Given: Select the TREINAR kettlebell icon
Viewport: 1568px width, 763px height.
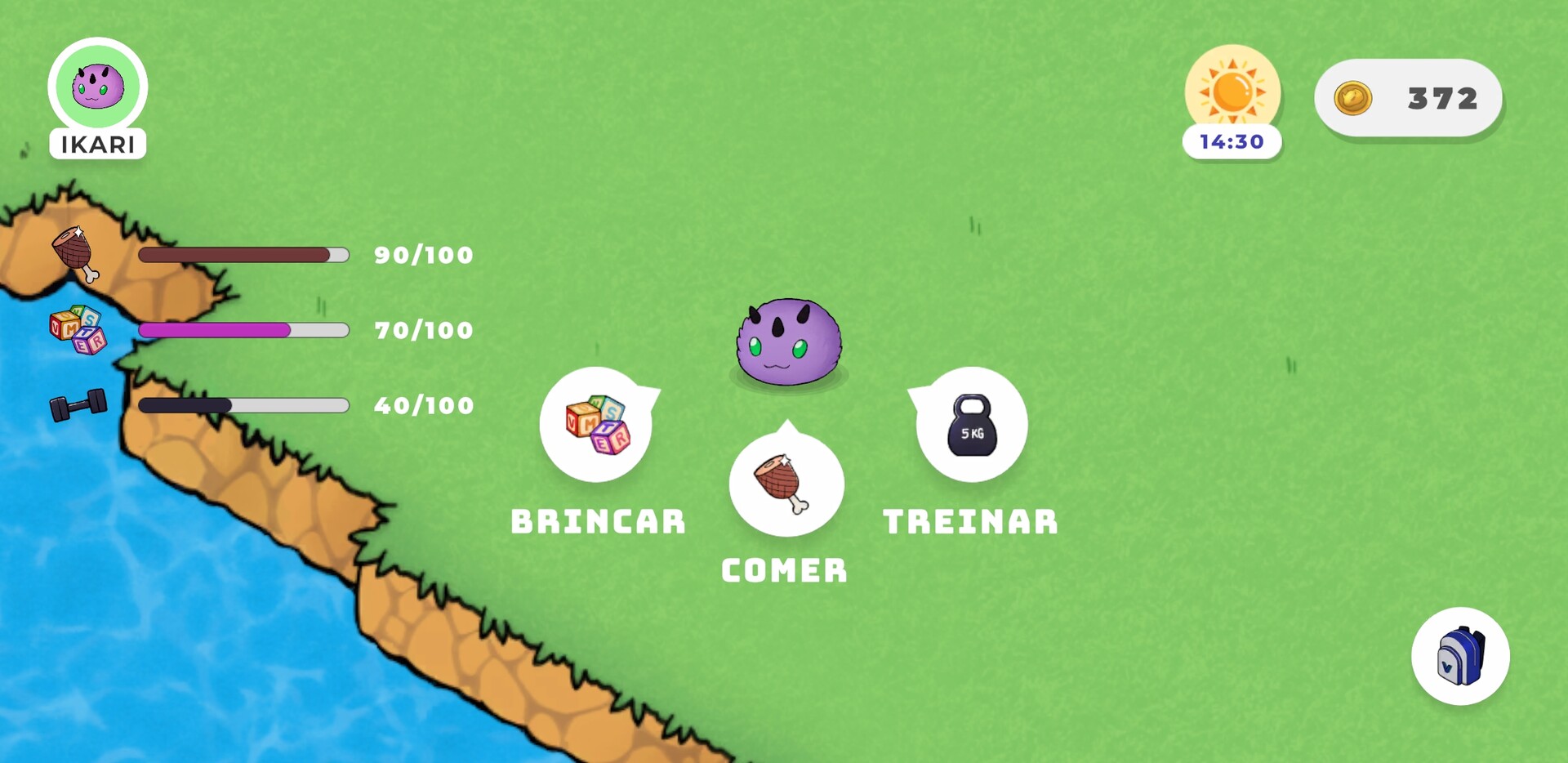Looking at the screenshot, I should coord(970,423).
